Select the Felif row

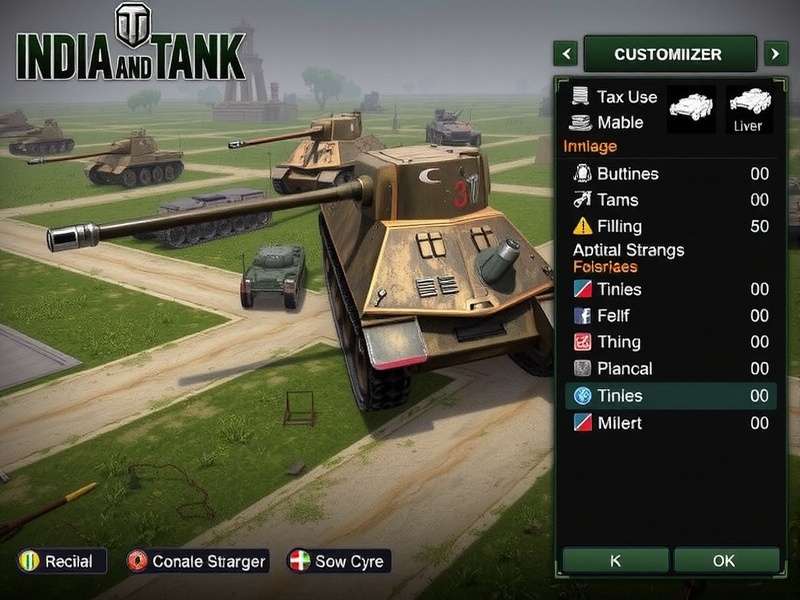pyautogui.click(x=670, y=316)
